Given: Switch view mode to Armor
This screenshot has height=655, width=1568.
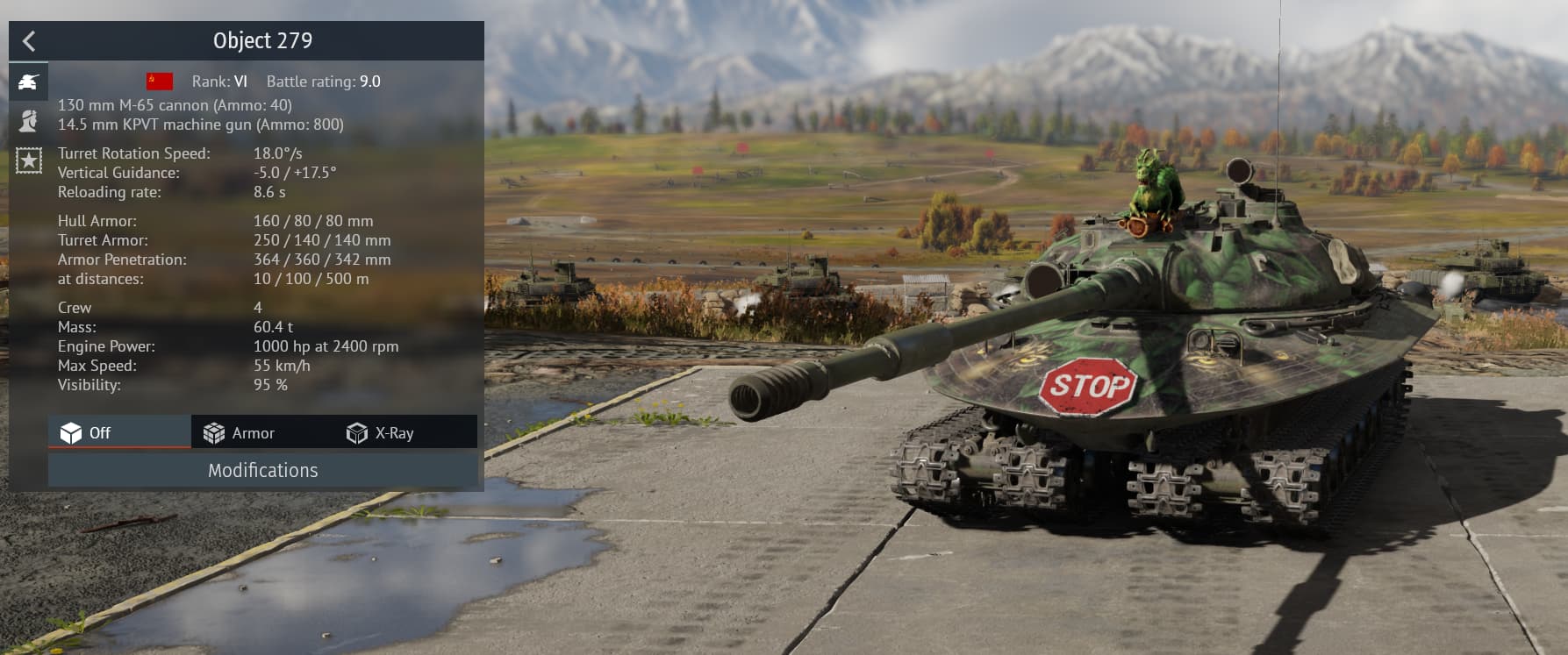Looking at the screenshot, I should (239, 433).
